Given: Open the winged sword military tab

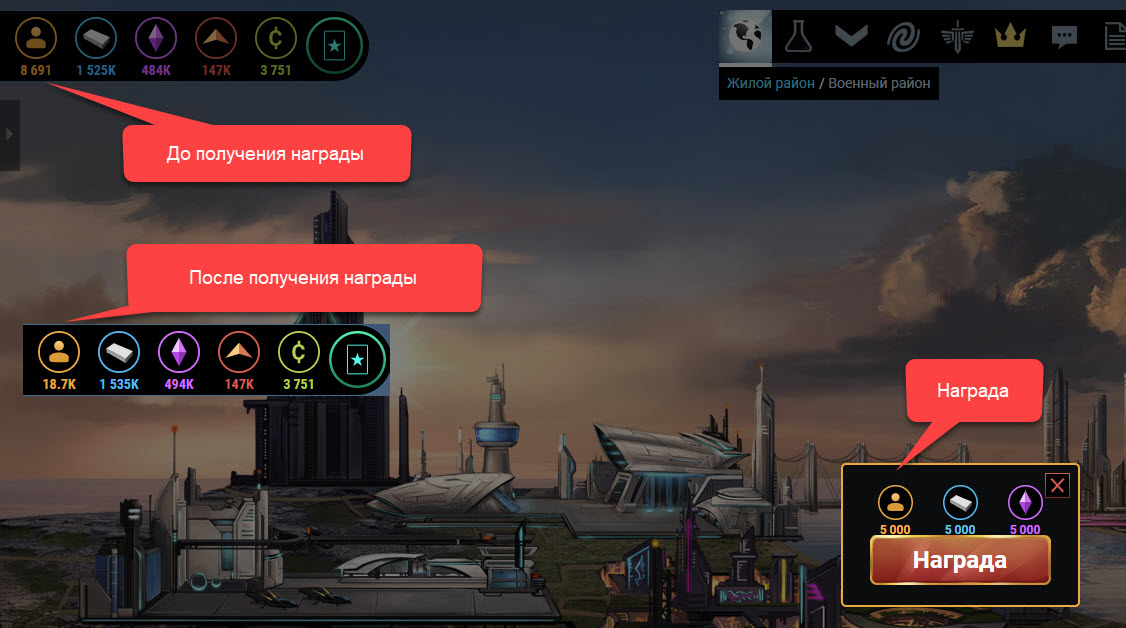Looking at the screenshot, I should pyautogui.click(x=957, y=37).
